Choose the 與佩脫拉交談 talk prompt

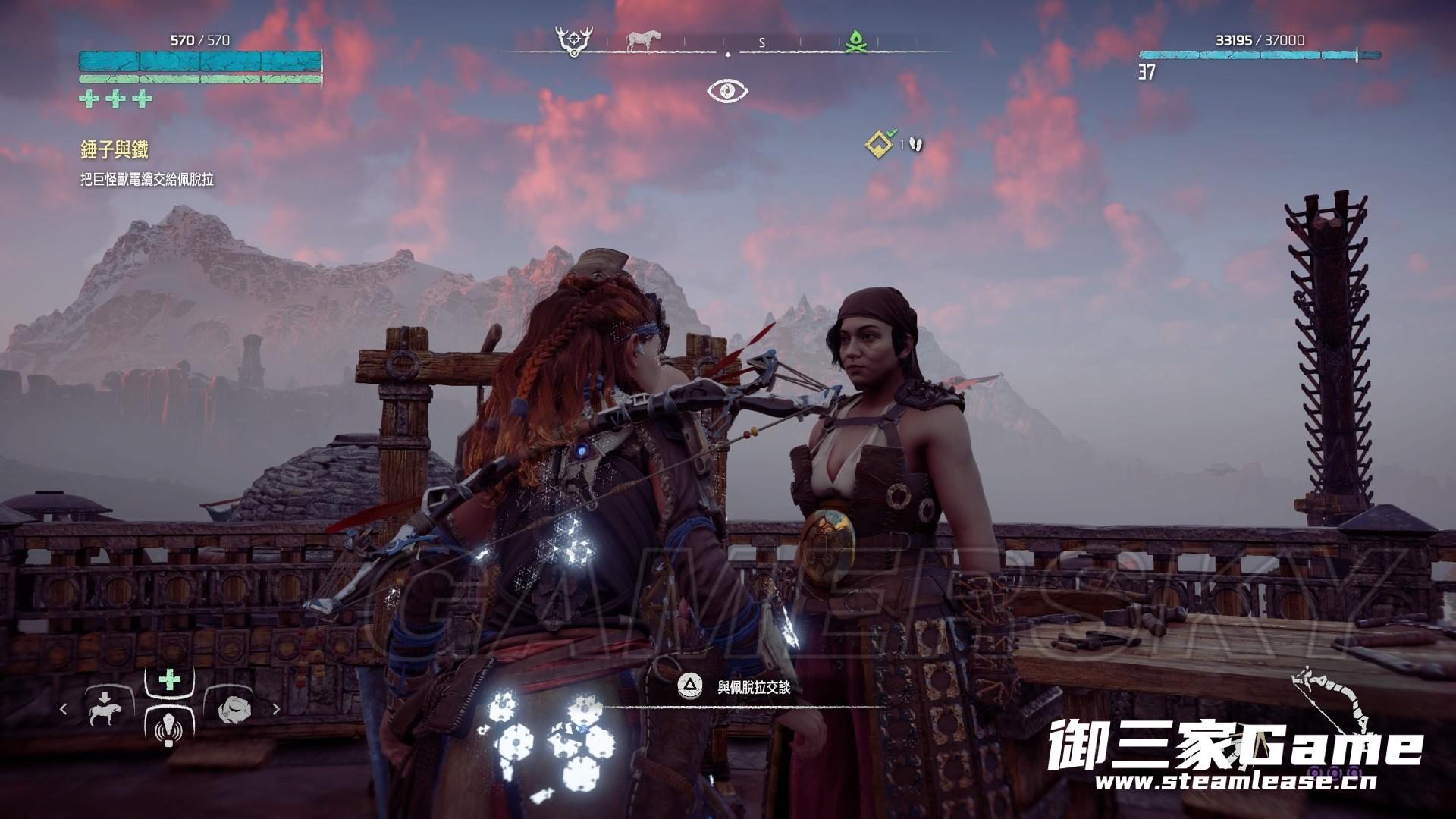[x=753, y=687]
